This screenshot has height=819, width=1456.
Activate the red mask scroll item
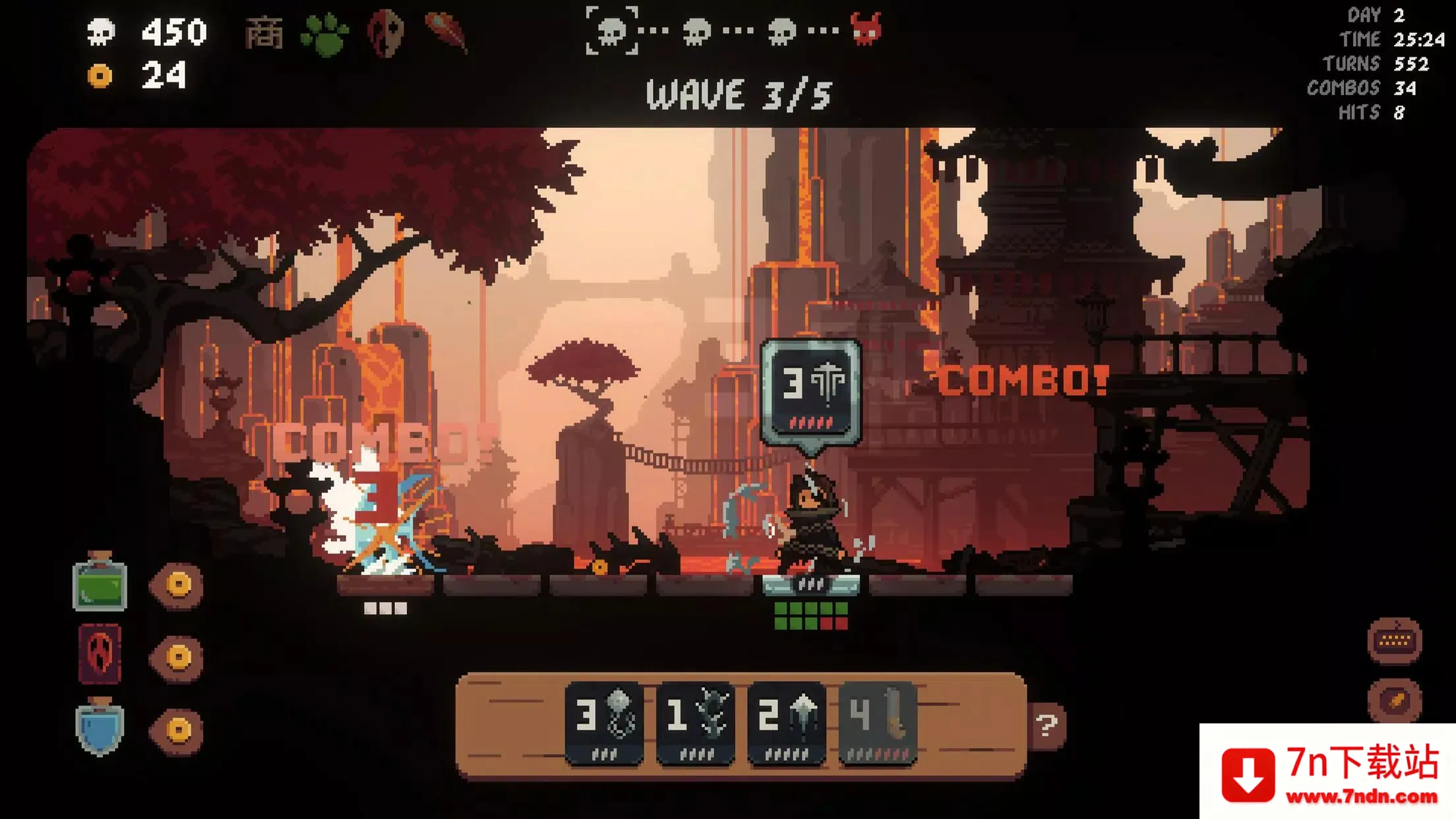coord(100,655)
